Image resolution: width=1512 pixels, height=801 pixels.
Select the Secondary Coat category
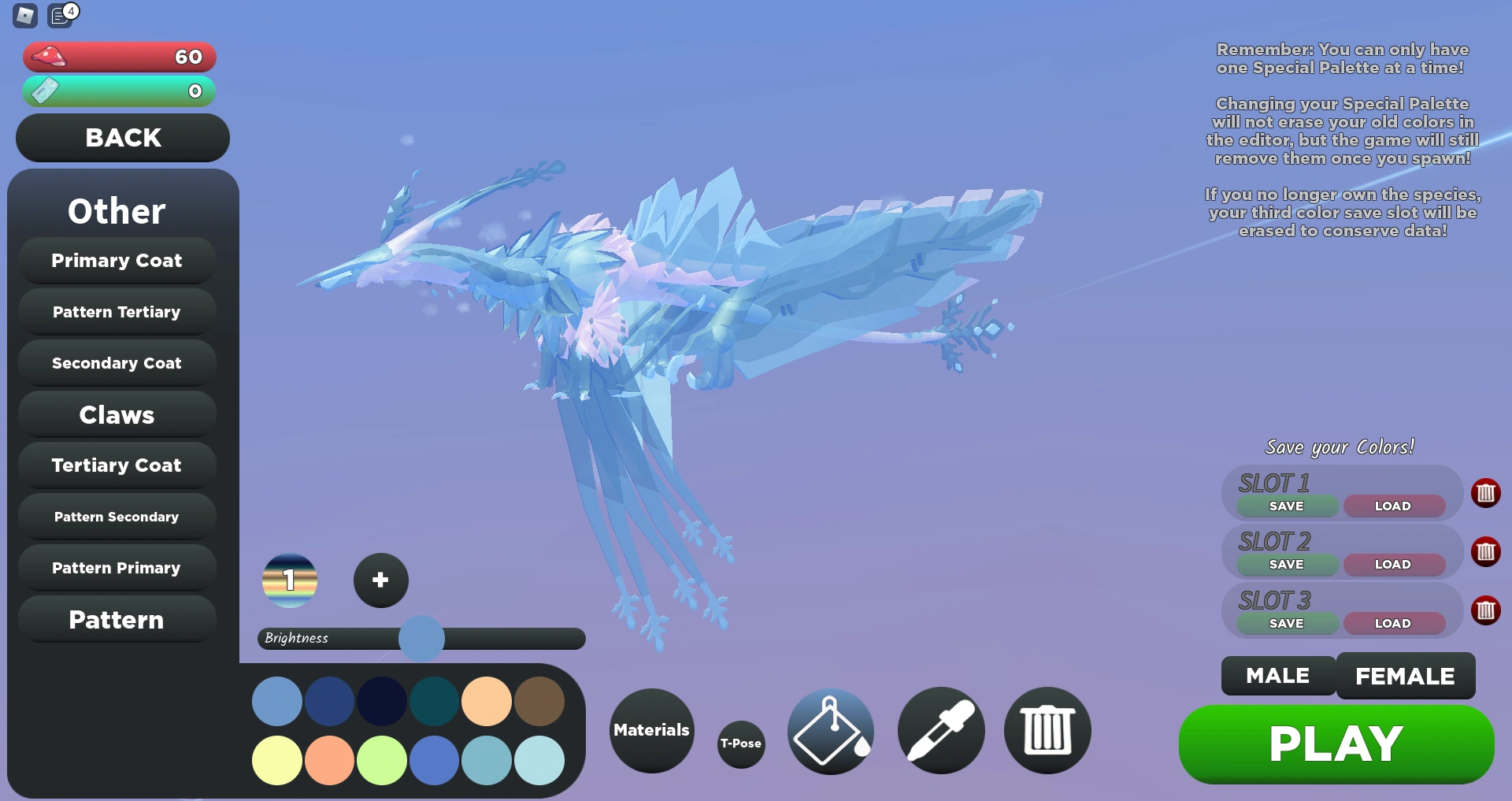117,363
